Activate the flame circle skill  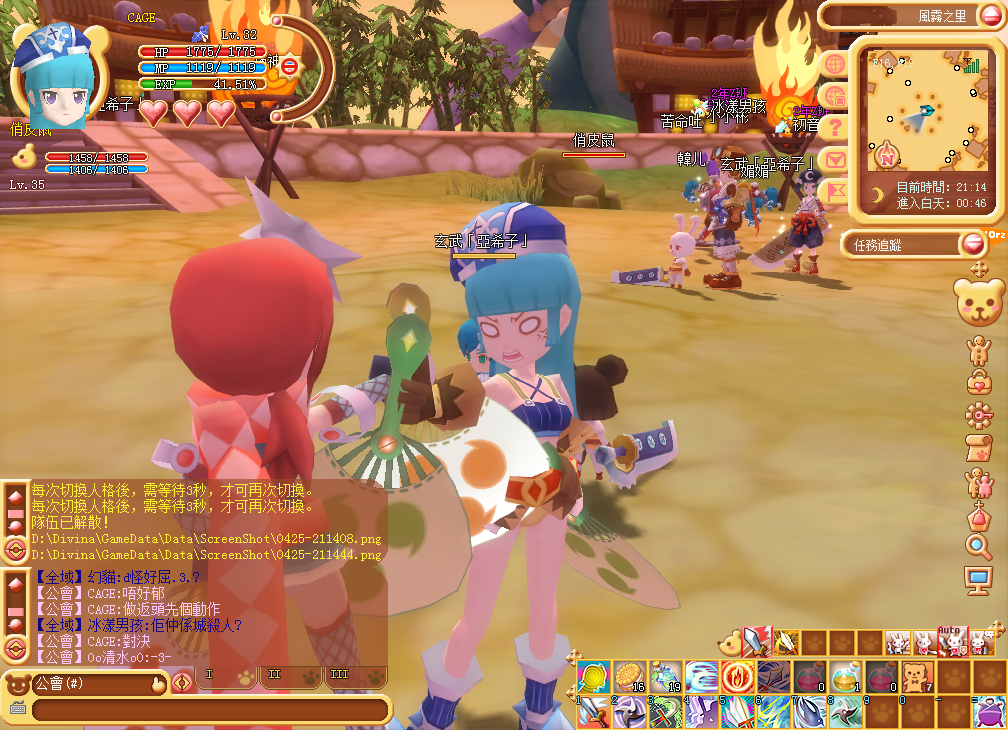point(736,676)
